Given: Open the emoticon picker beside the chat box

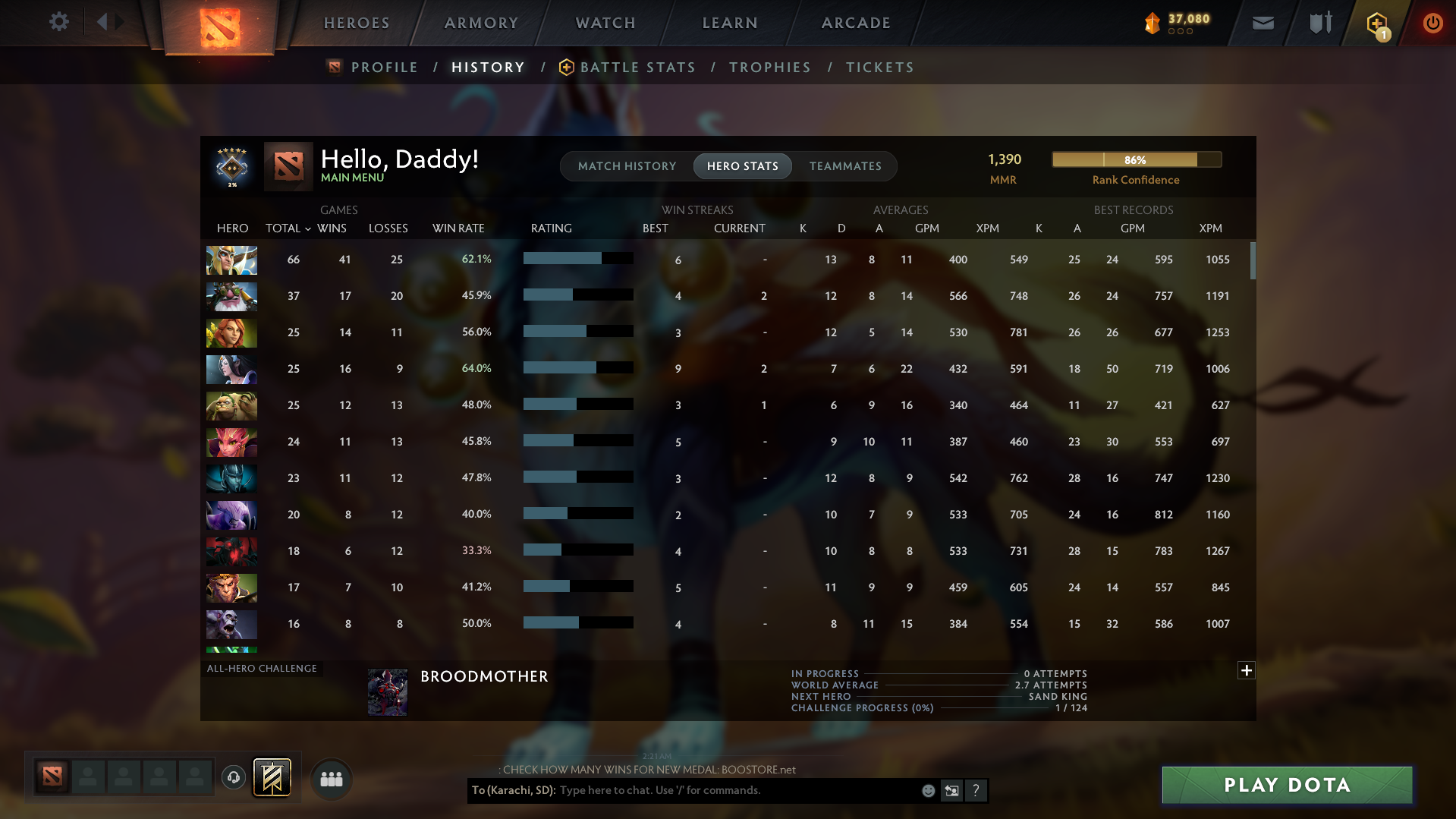Looking at the screenshot, I should coord(927,790).
